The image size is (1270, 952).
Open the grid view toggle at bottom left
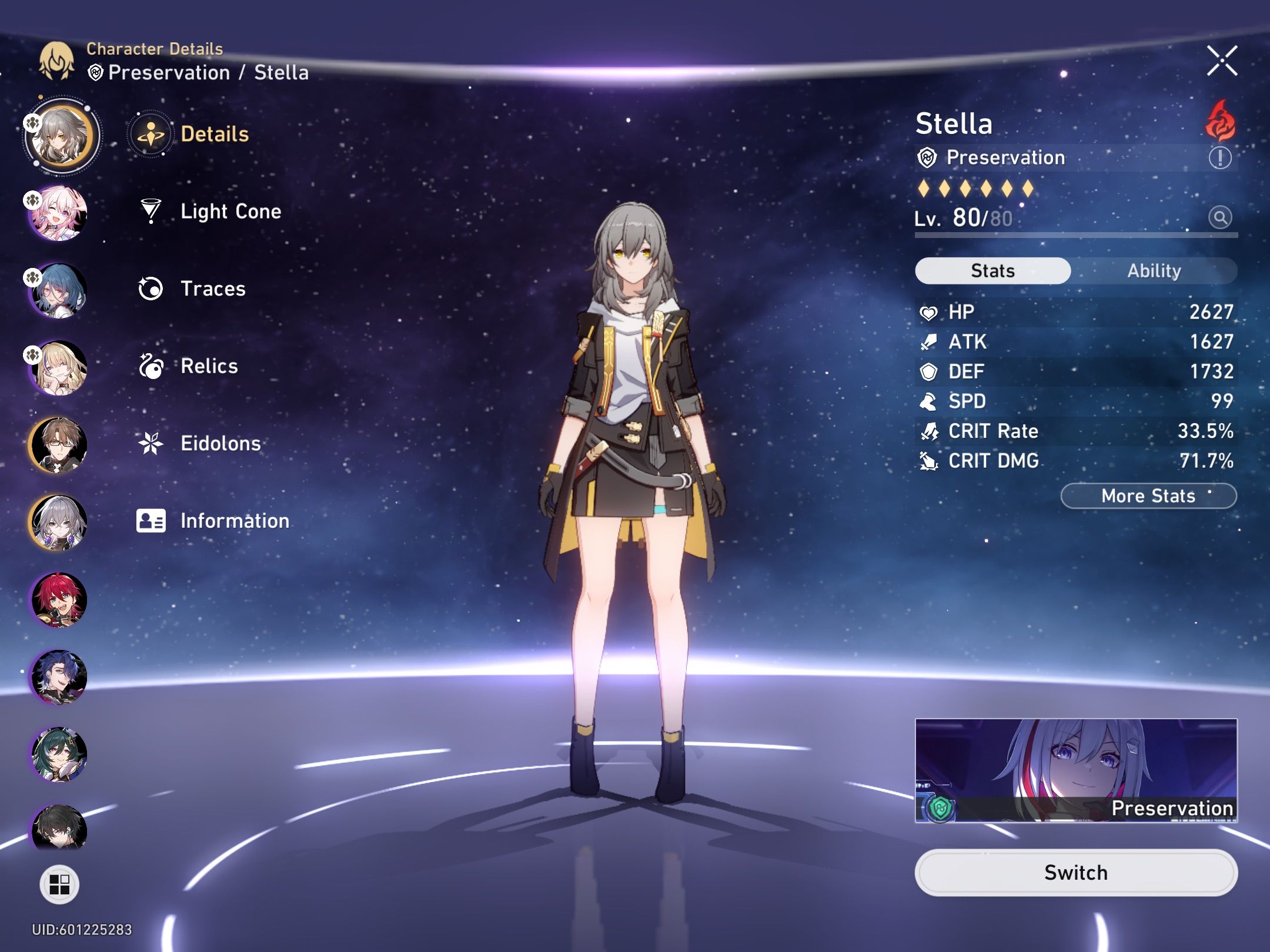[59, 886]
